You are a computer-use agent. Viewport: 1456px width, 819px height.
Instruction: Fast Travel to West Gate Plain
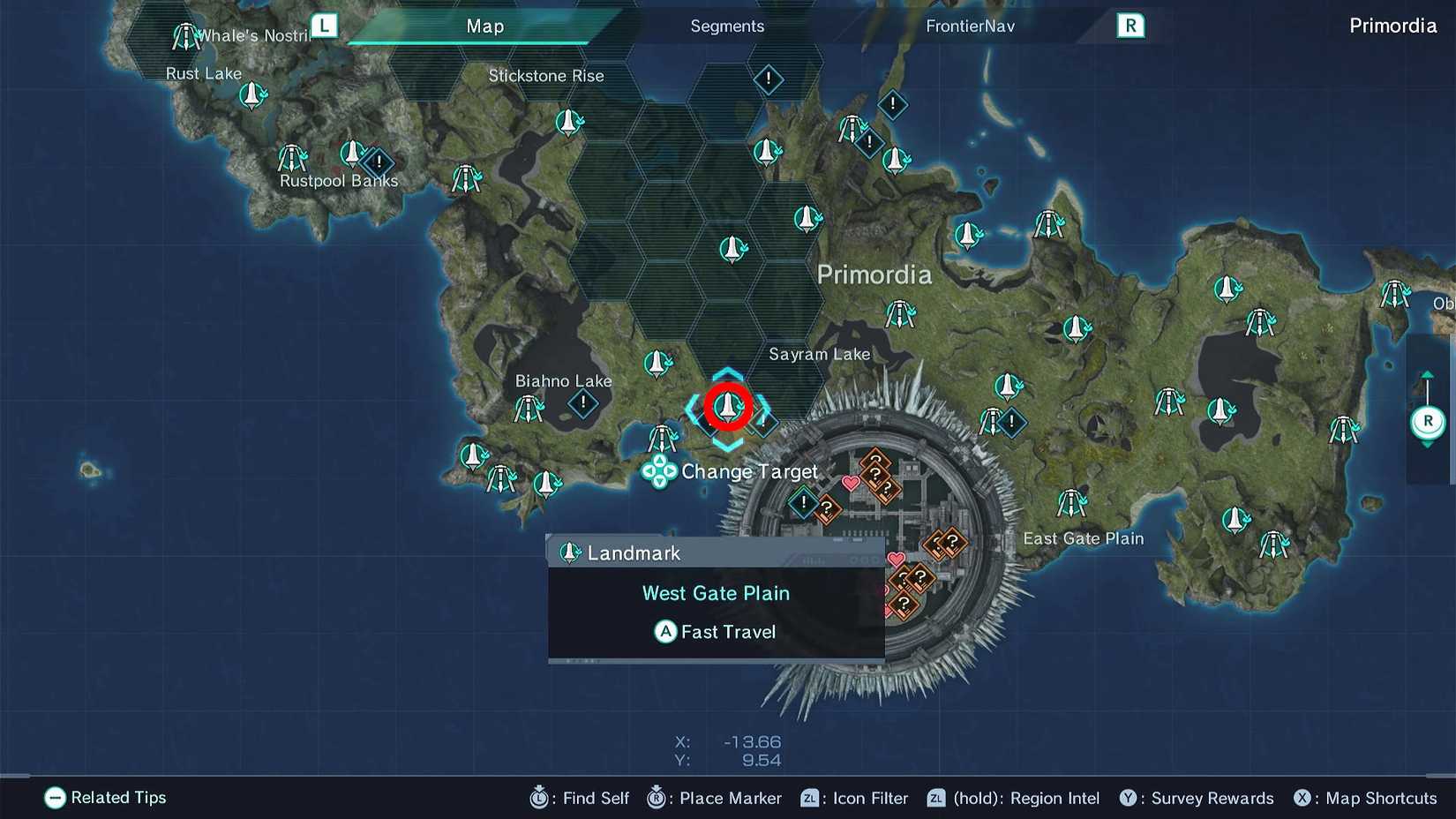click(716, 631)
